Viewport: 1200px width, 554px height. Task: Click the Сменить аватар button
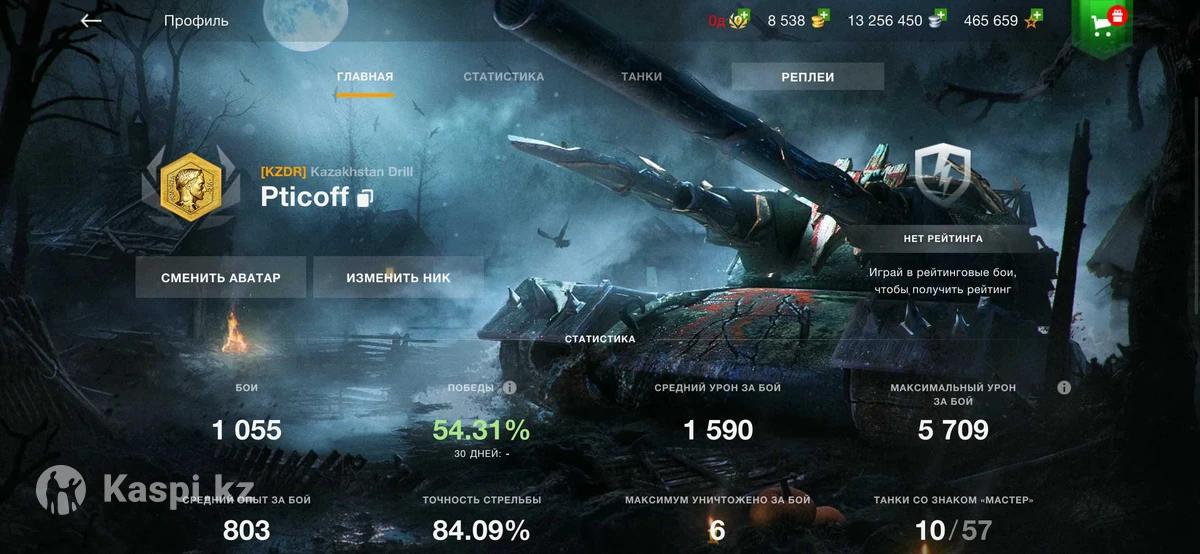(x=220, y=278)
